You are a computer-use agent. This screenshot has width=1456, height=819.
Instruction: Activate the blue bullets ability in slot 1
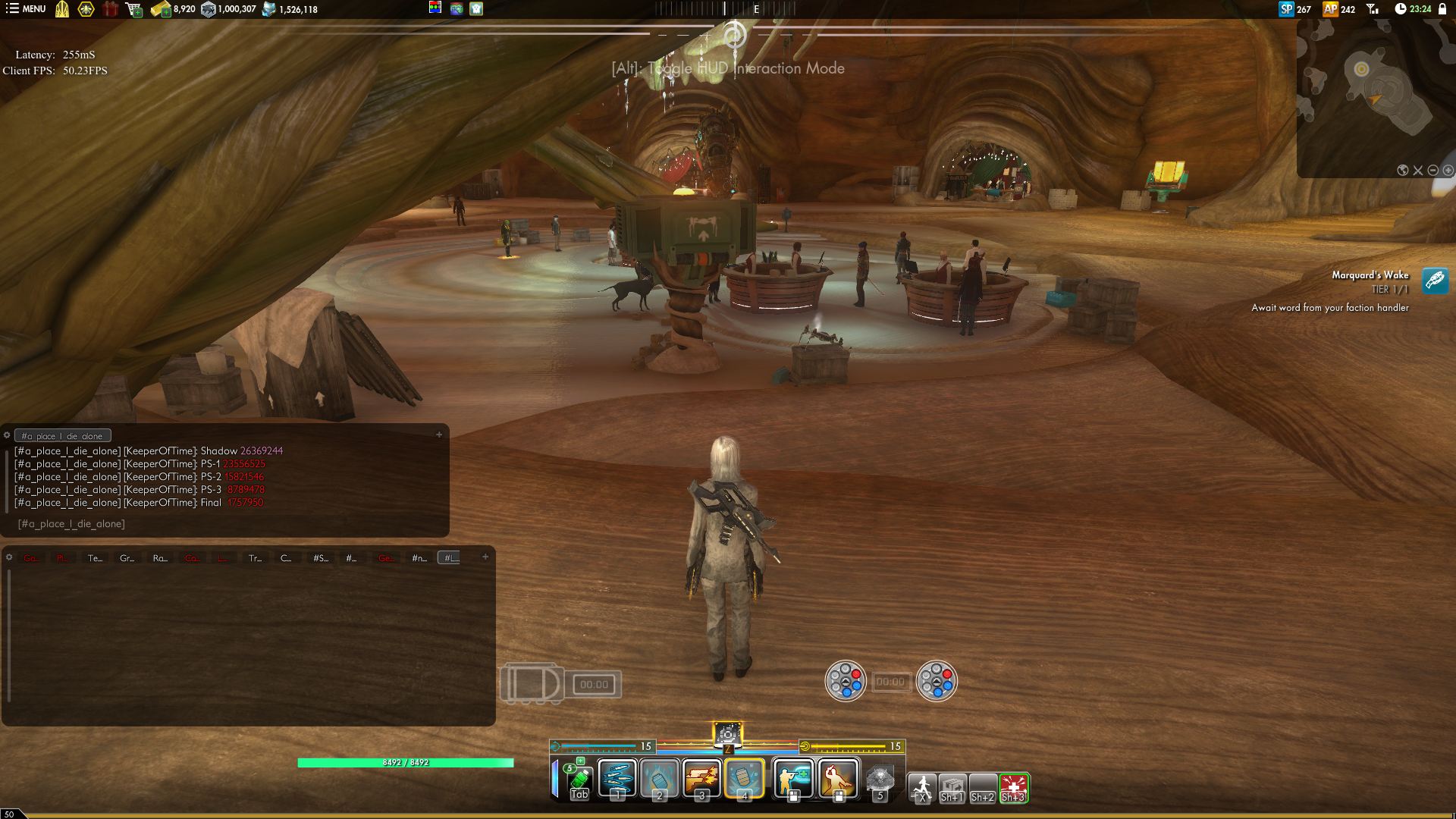click(x=617, y=778)
